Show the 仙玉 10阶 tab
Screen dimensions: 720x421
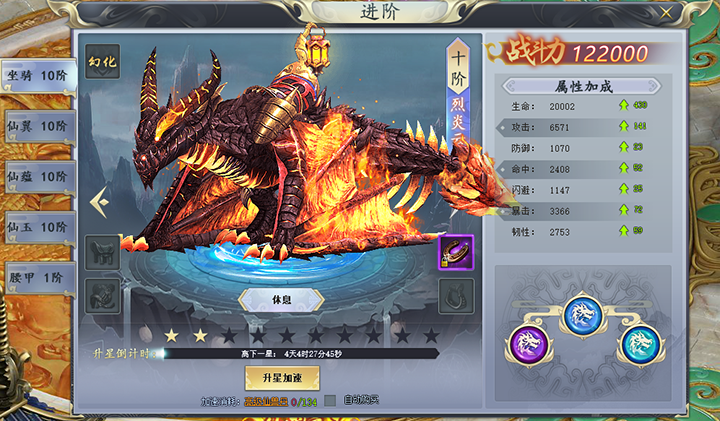coord(37,228)
